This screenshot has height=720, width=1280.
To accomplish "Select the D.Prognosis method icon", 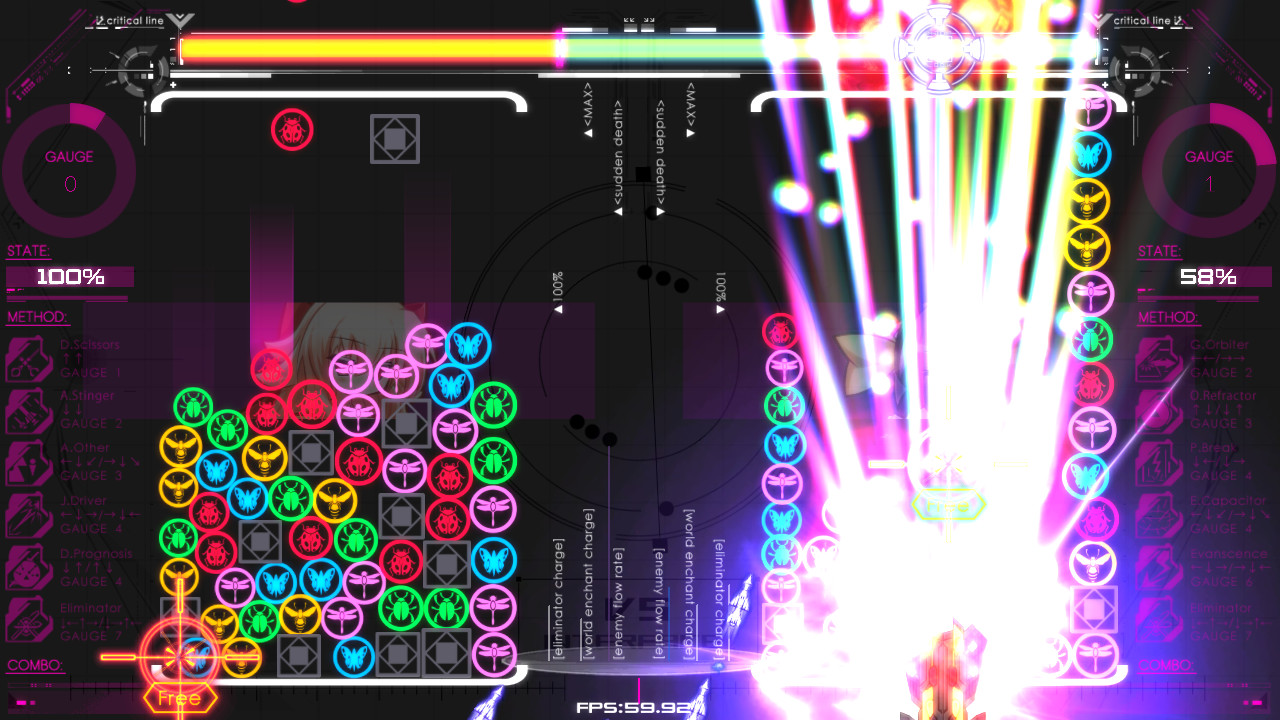I will pyautogui.click(x=27, y=568).
